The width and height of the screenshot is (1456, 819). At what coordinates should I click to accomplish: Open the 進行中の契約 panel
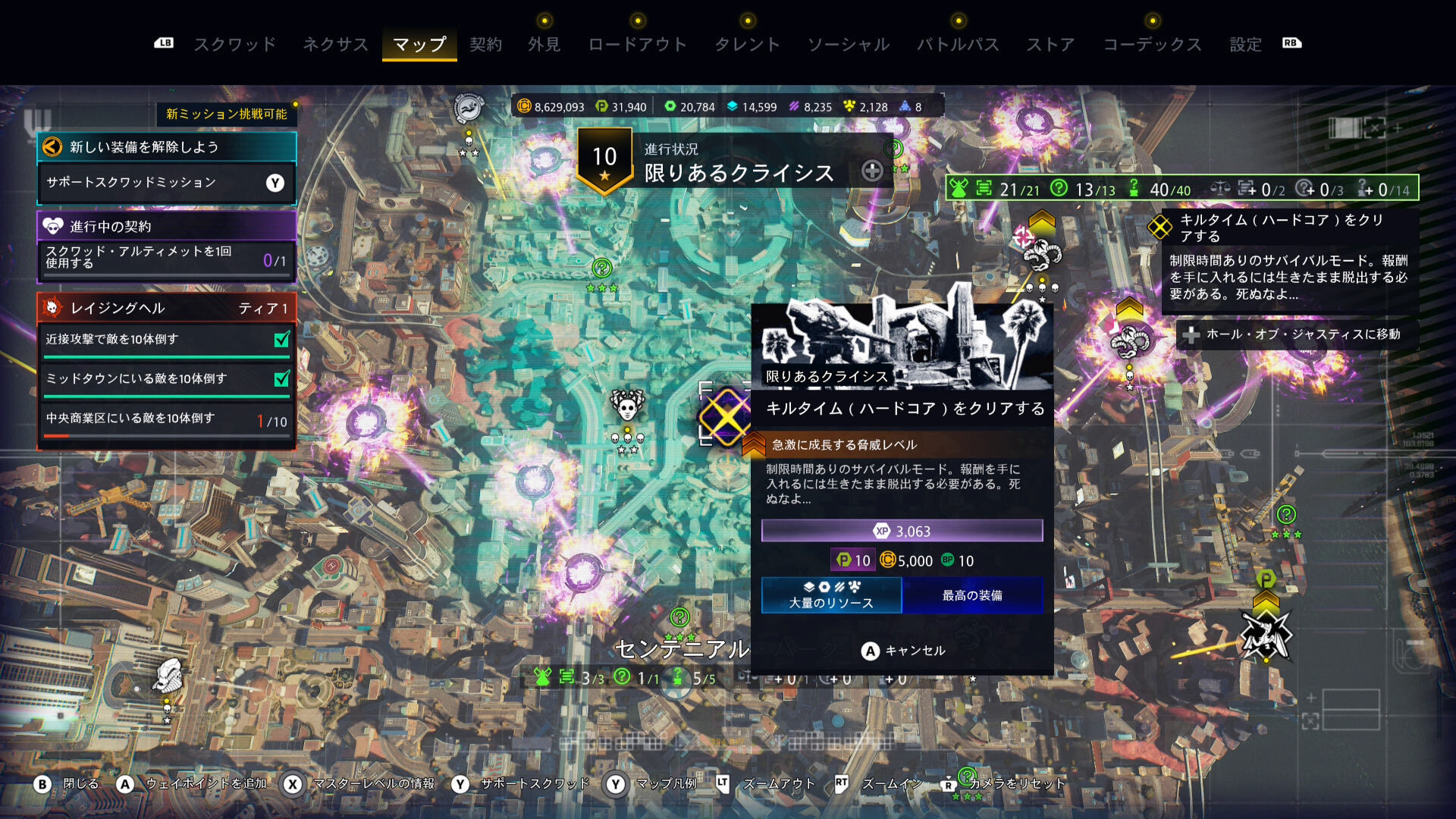point(166,226)
